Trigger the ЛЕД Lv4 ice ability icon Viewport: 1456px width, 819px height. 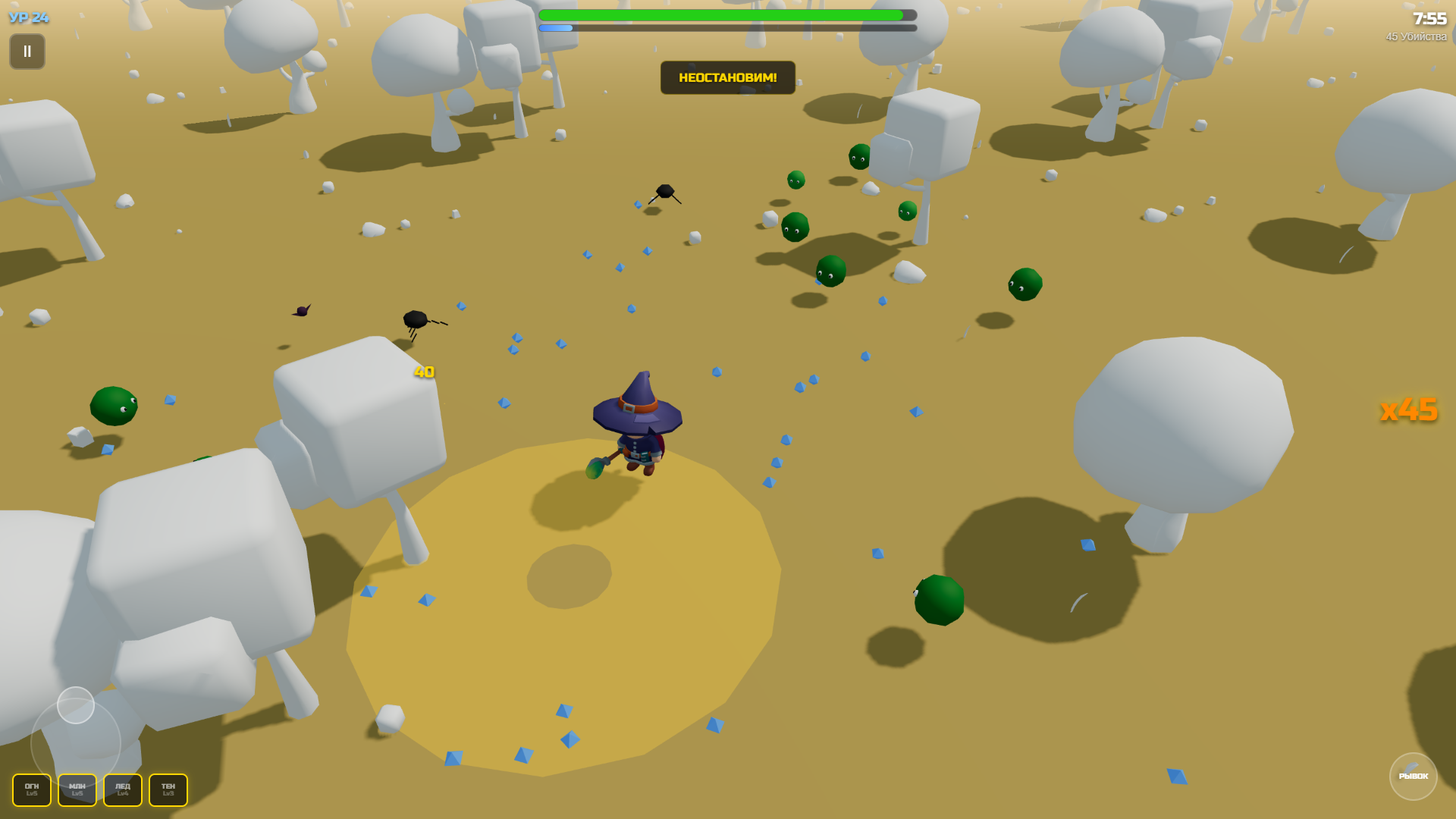point(122,789)
